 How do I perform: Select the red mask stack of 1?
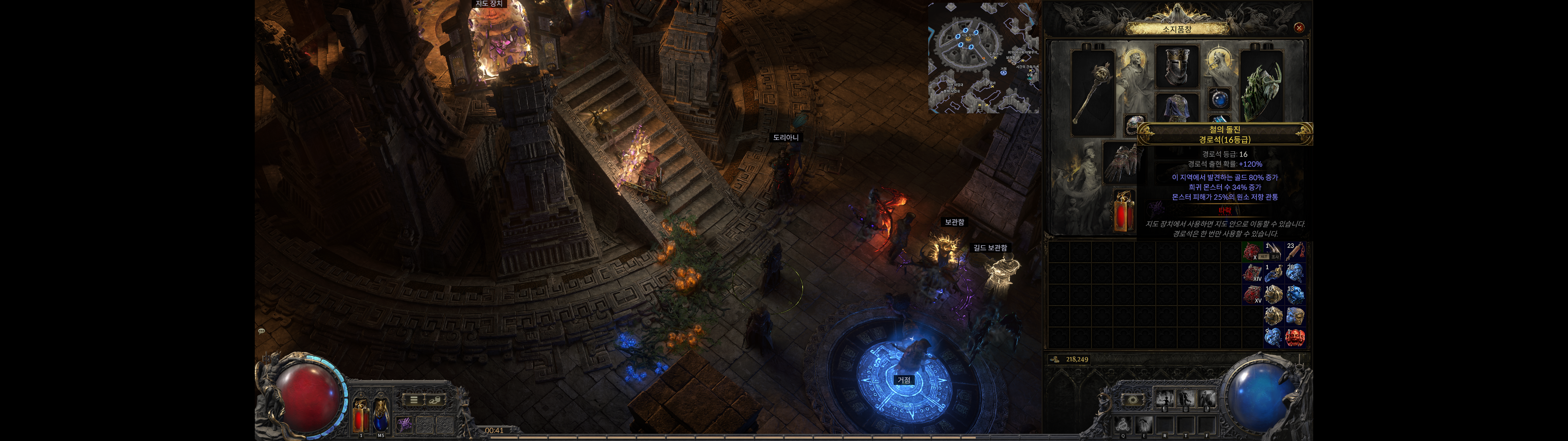1295,337
